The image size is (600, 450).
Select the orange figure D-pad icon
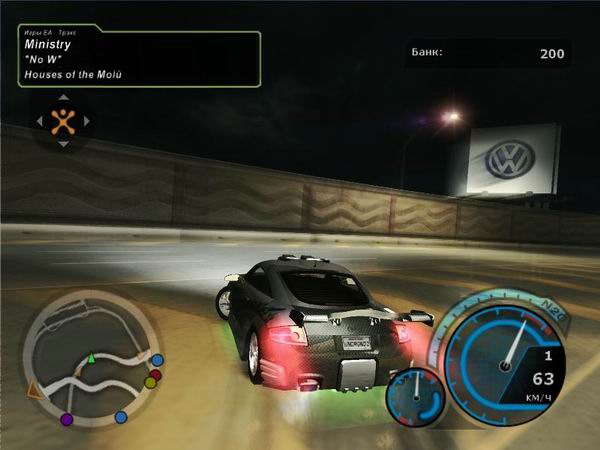[x=63, y=121]
